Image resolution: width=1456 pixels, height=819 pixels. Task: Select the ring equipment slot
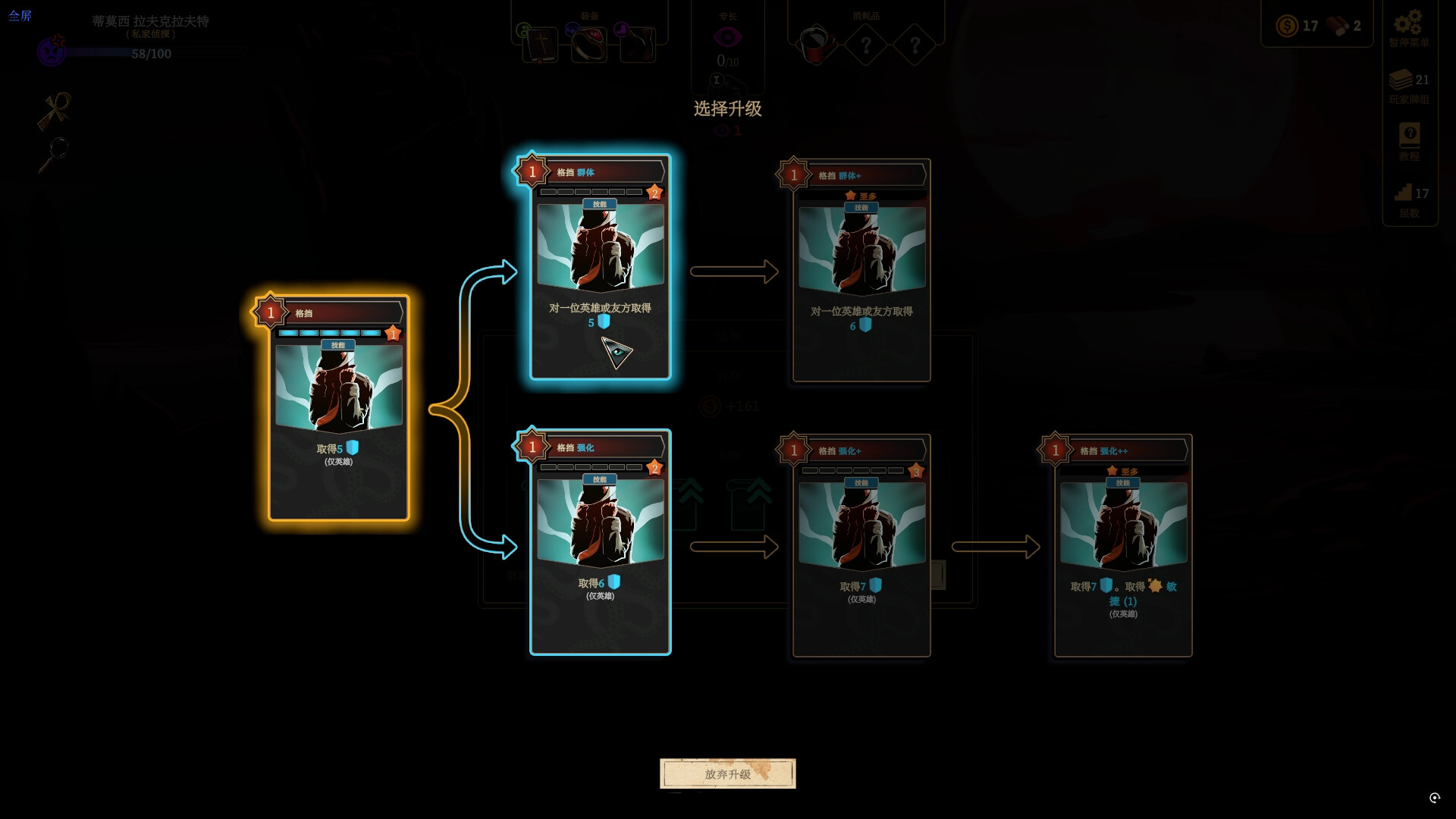click(588, 45)
